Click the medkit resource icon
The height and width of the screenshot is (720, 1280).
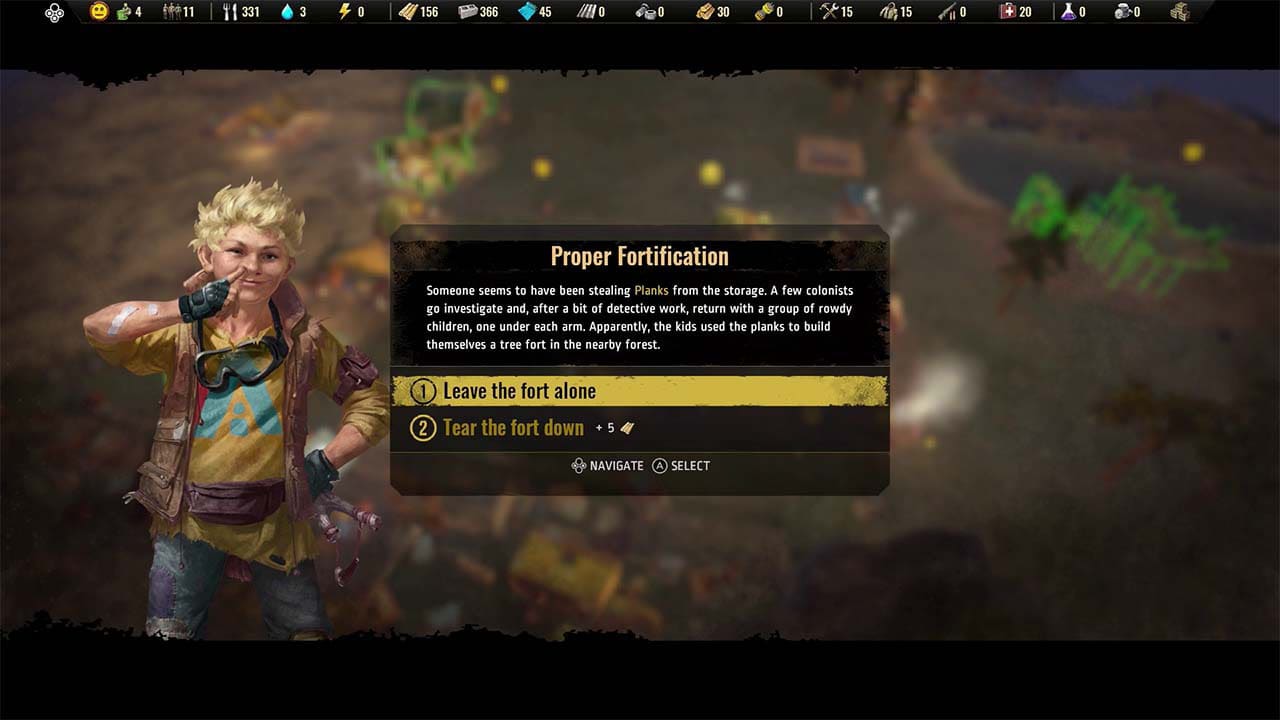pos(1007,13)
